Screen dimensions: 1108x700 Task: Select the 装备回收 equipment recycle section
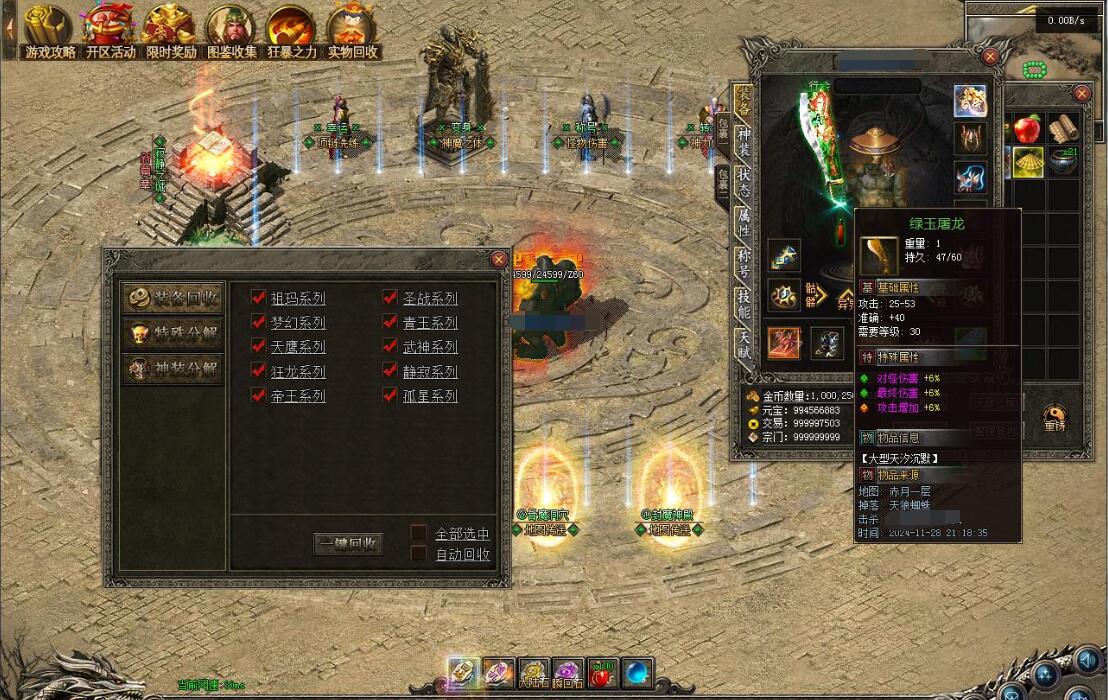tap(172, 298)
